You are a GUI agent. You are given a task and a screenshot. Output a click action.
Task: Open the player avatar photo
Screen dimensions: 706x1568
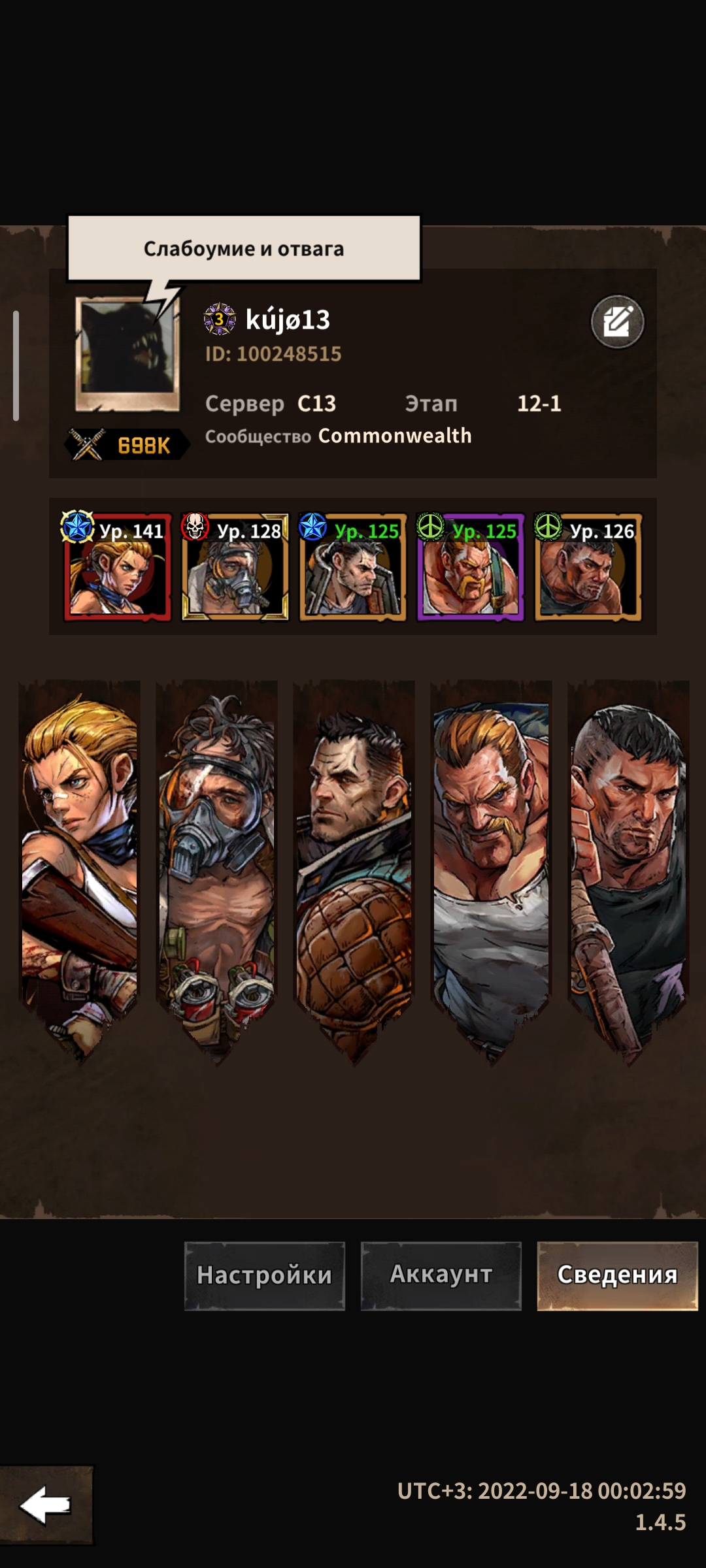[127, 354]
